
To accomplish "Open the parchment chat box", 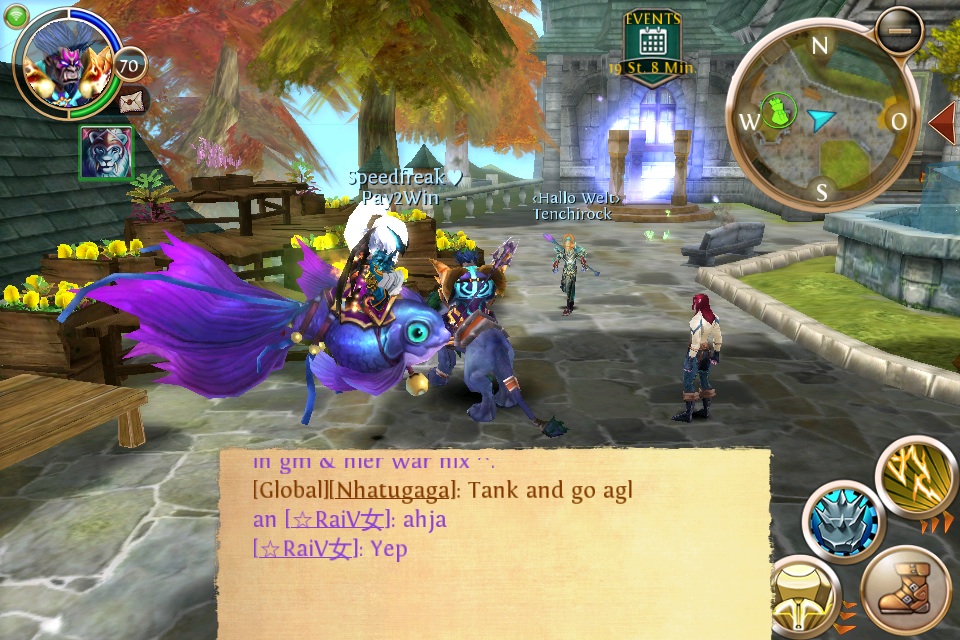I will coord(495,543).
